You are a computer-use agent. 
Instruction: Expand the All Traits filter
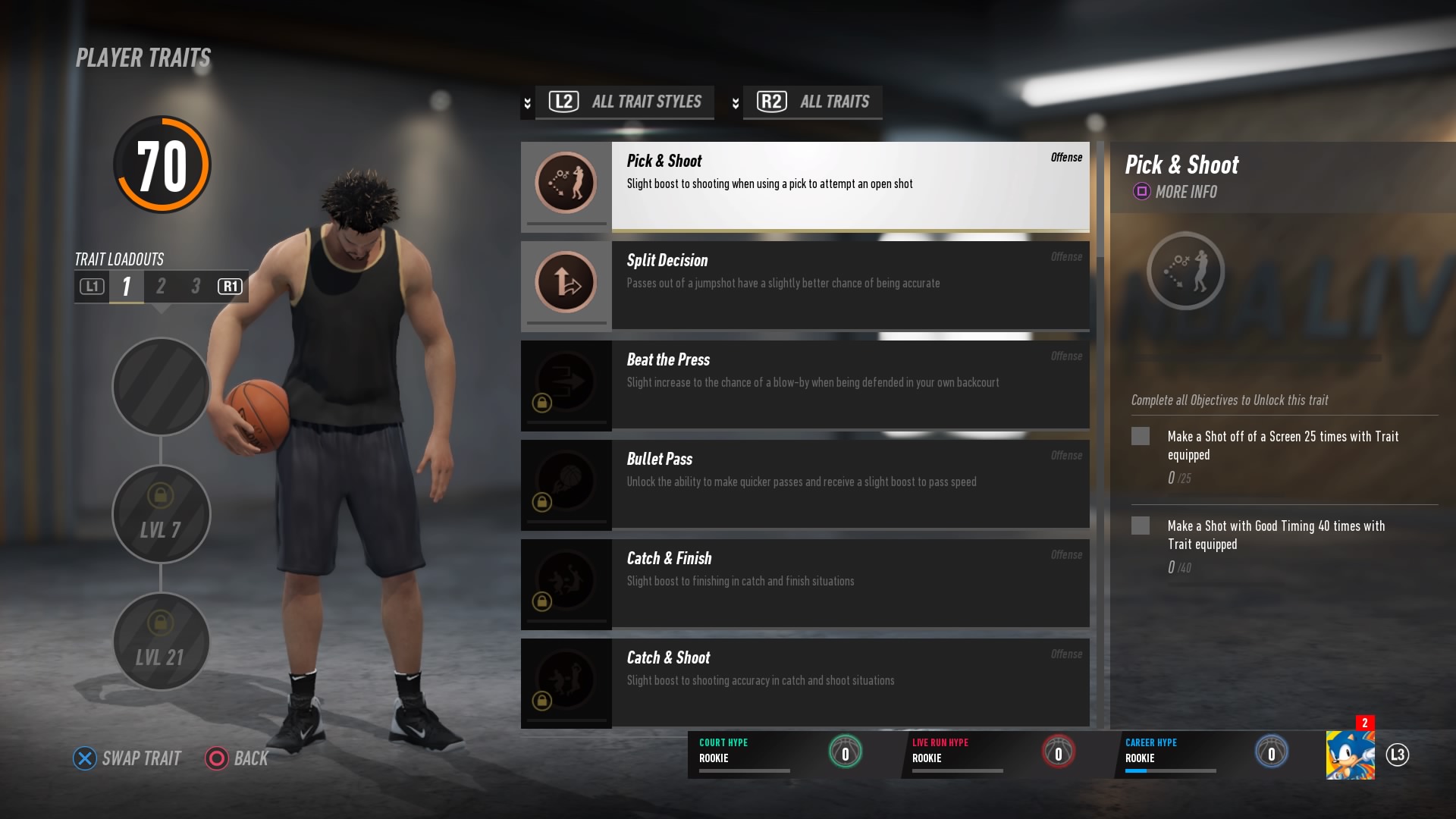point(812,102)
